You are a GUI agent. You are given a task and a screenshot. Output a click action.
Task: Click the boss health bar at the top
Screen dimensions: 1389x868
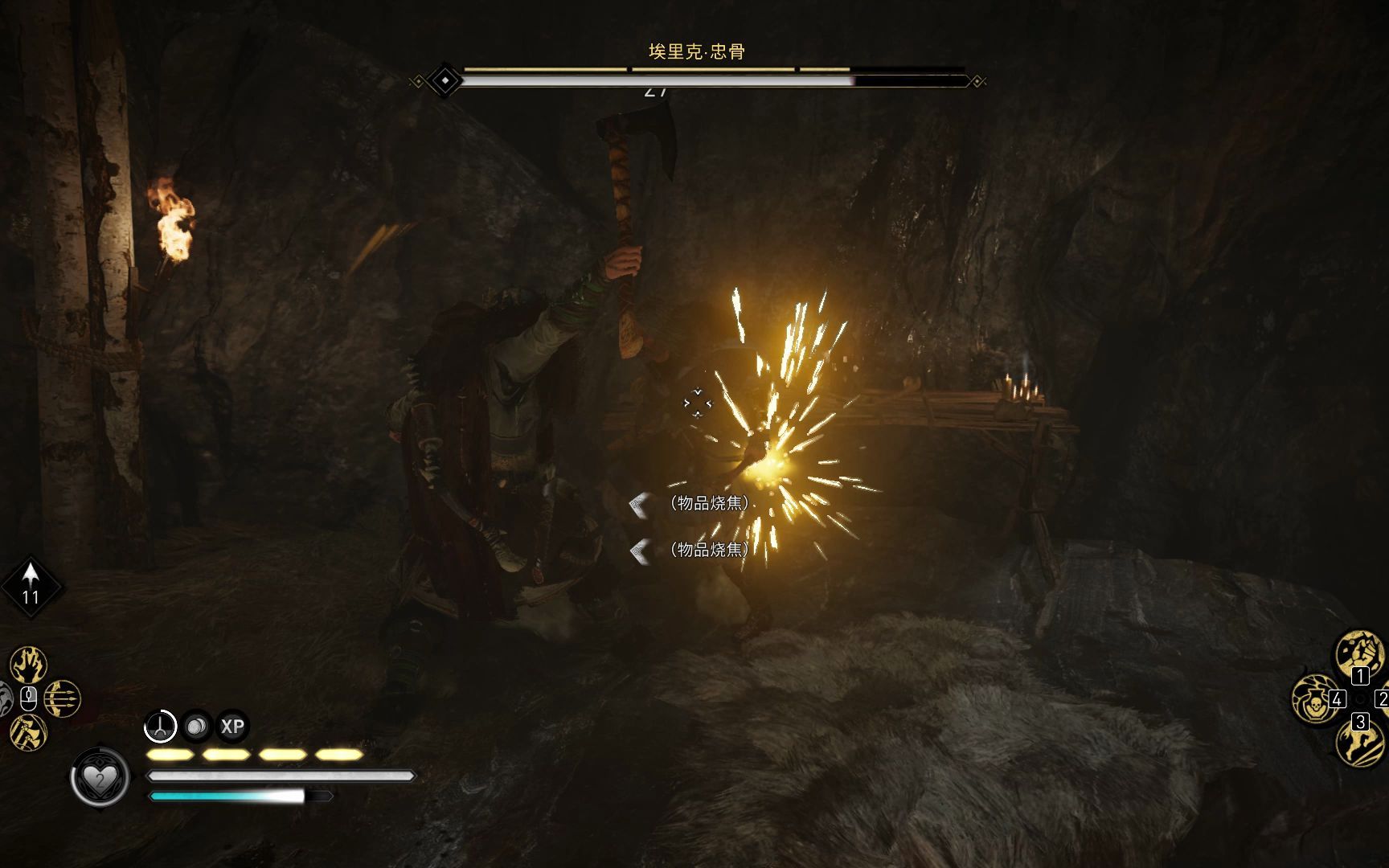[694, 78]
